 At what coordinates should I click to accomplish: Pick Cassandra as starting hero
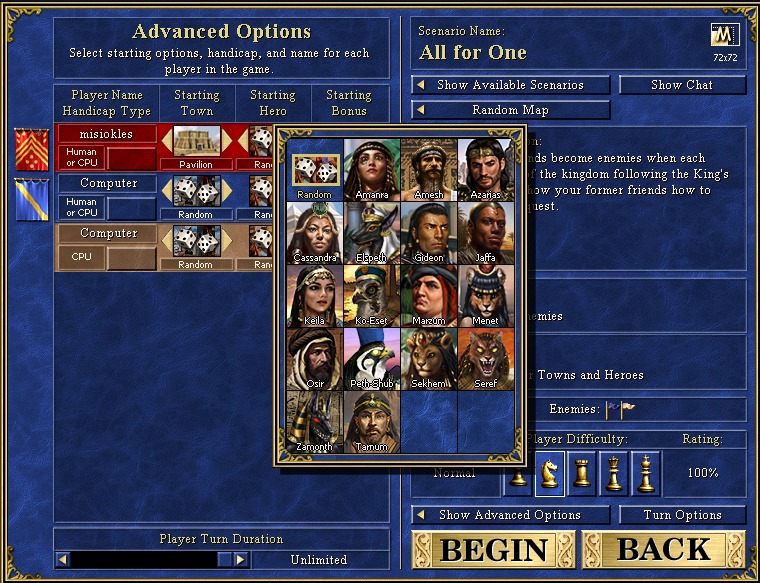(x=314, y=231)
